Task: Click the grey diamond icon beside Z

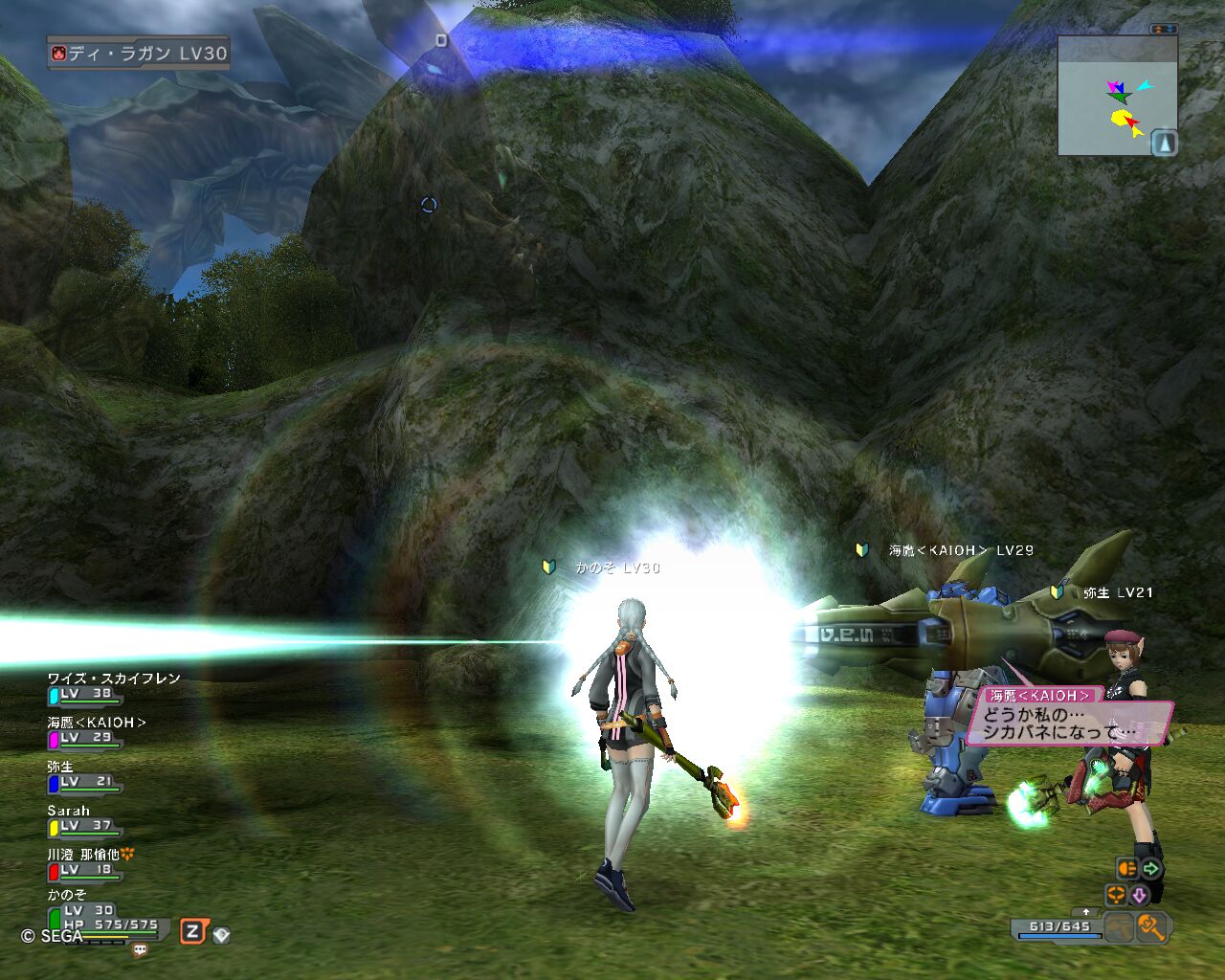Action: (221, 935)
